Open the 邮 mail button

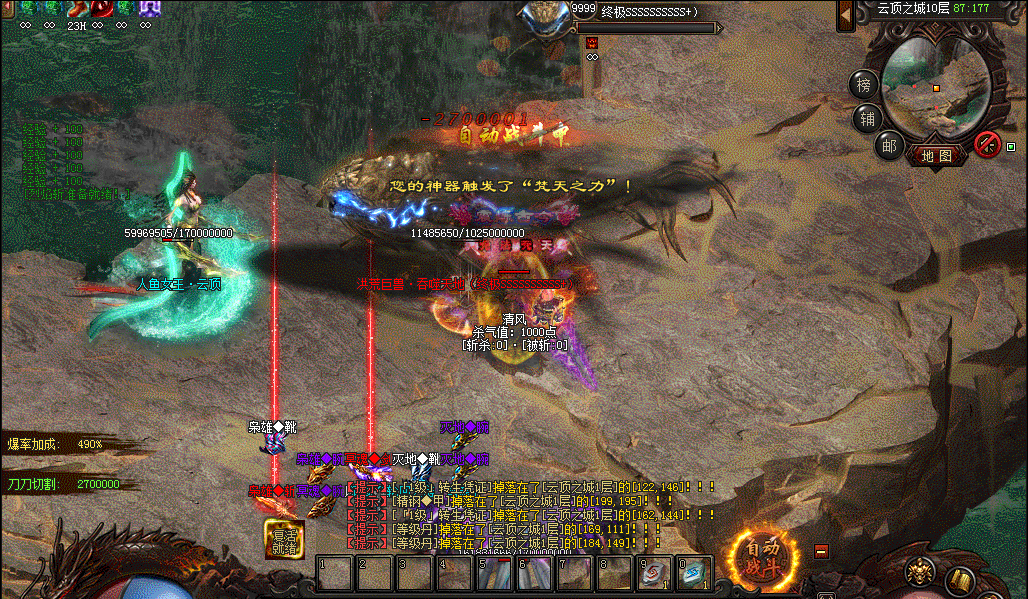pos(887,146)
